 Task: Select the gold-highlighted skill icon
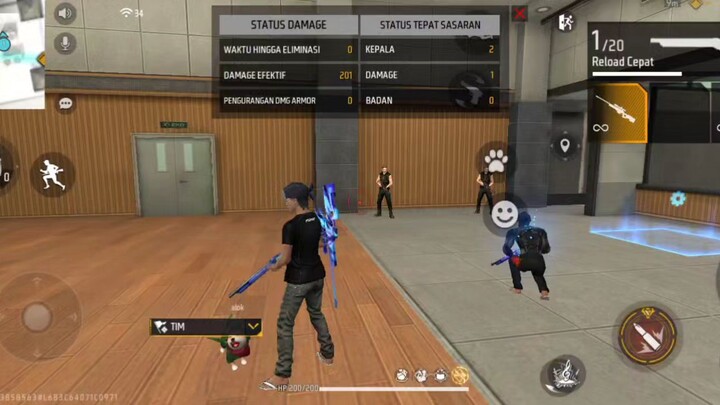pos(460,376)
